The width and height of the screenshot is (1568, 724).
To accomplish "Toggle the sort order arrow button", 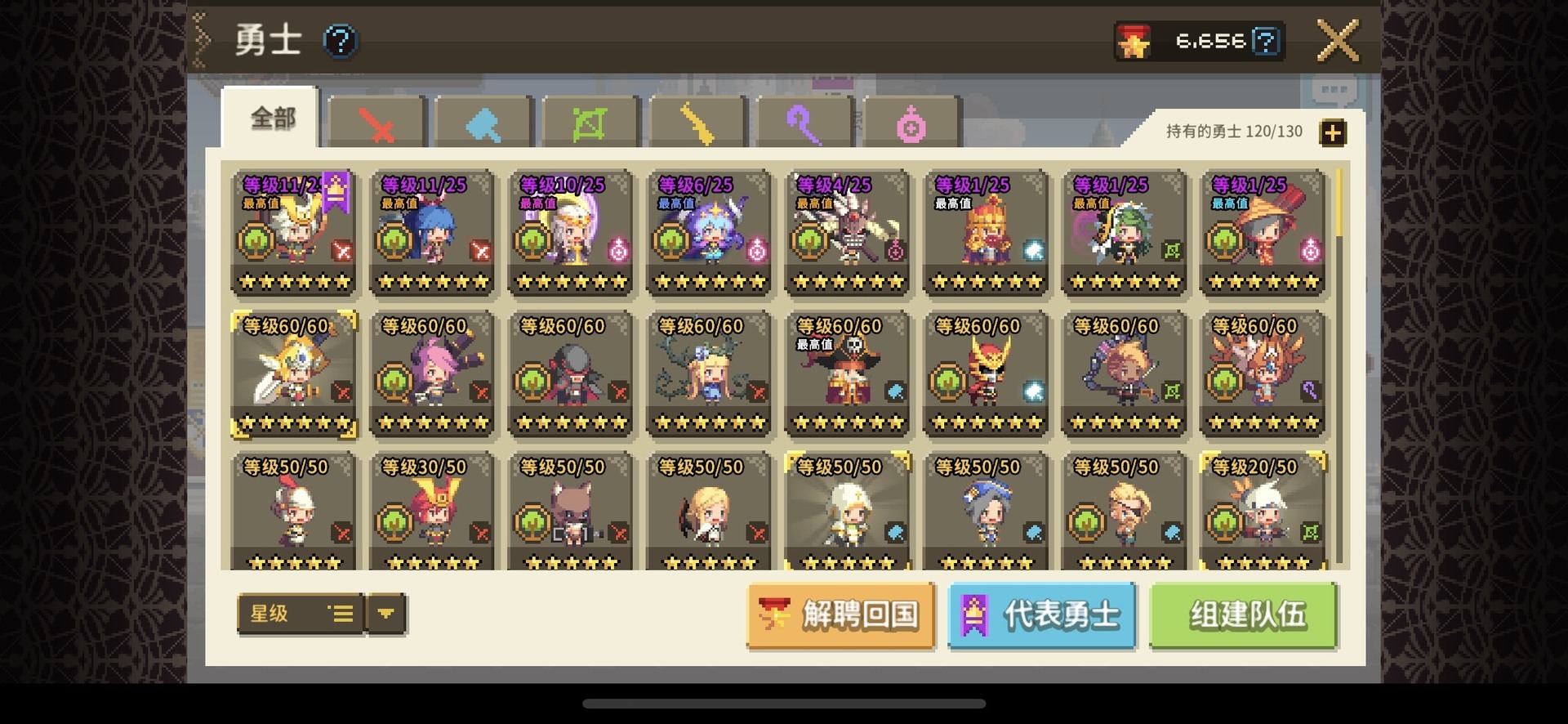I will (x=386, y=614).
